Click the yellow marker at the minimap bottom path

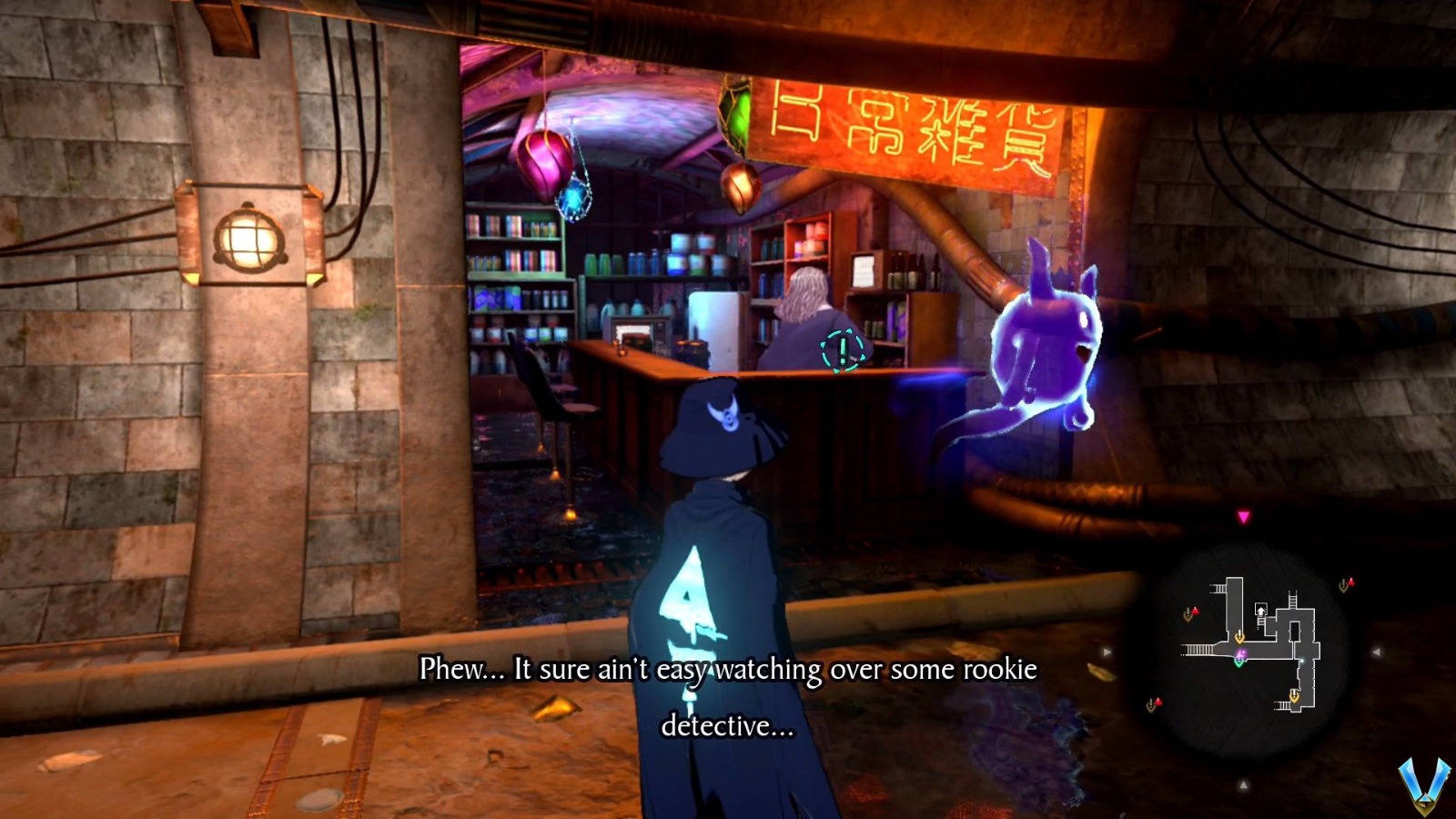click(1295, 695)
